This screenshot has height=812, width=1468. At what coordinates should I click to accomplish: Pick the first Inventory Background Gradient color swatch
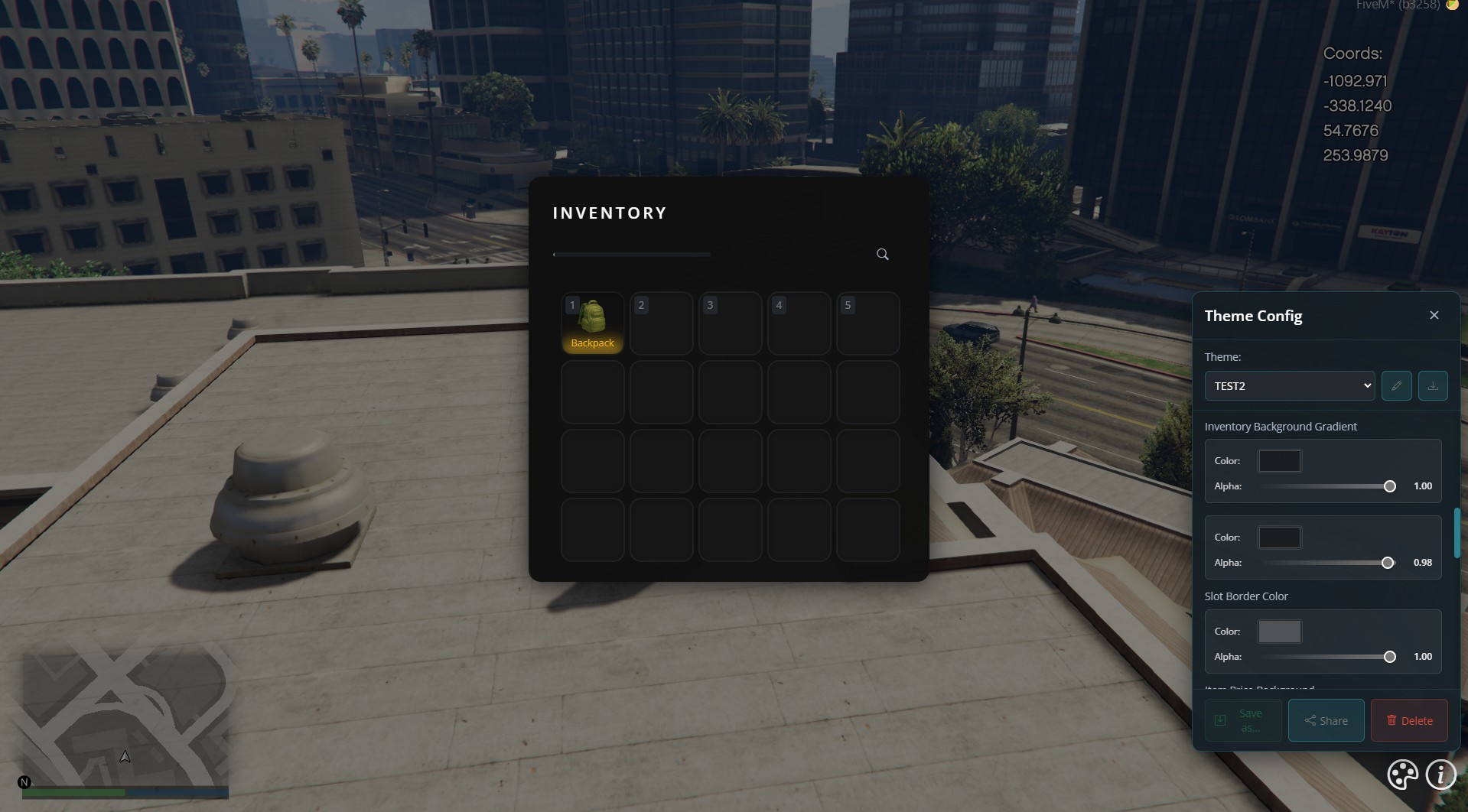pos(1279,460)
